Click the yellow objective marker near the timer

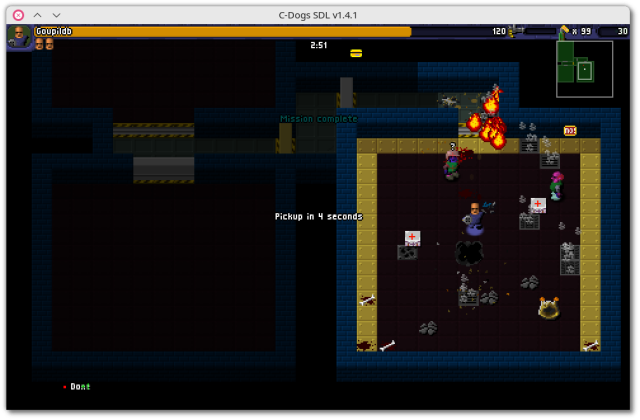click(356, 53)
